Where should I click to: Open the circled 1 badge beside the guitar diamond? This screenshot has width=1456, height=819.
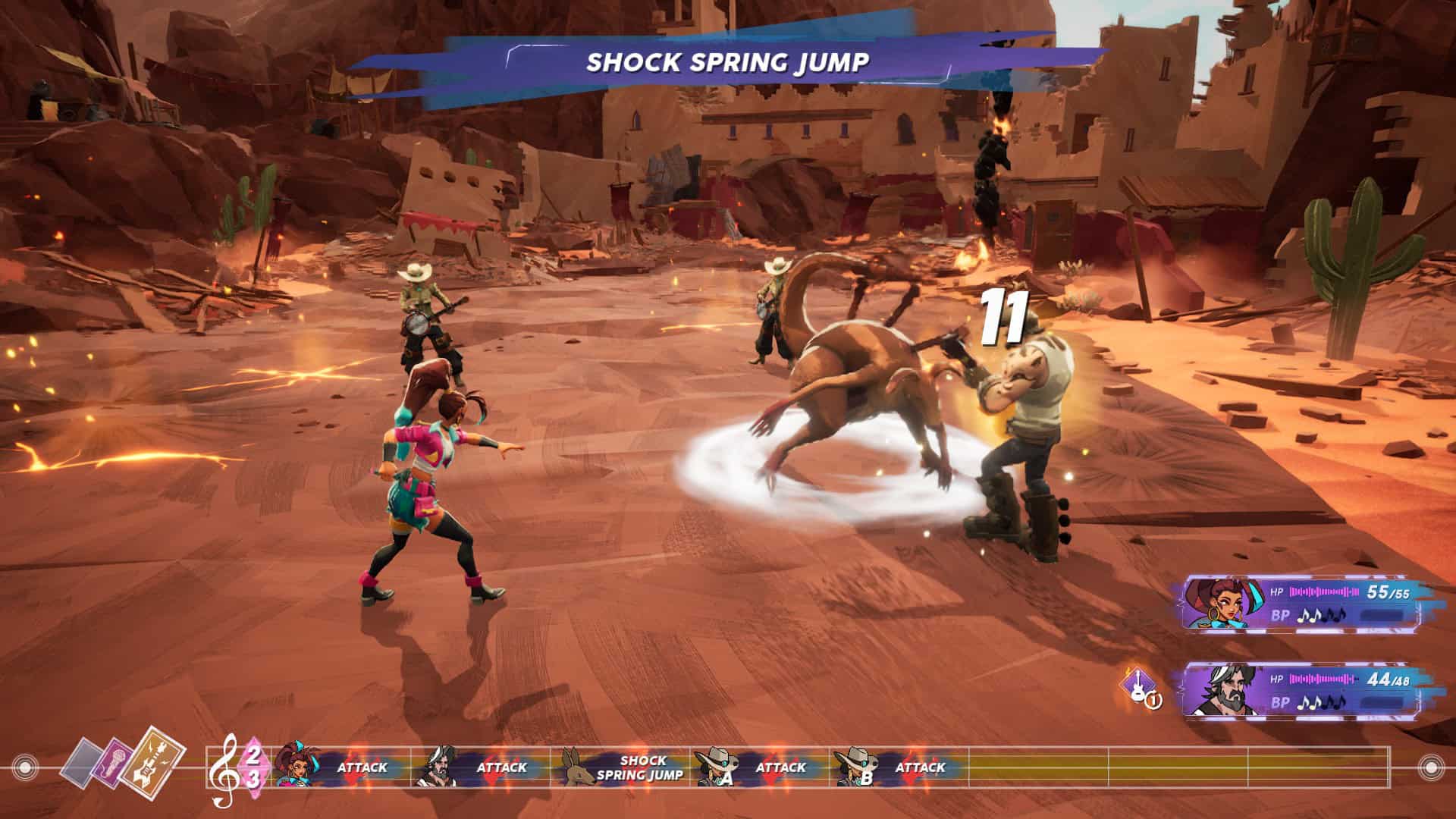coord(1153,701)
